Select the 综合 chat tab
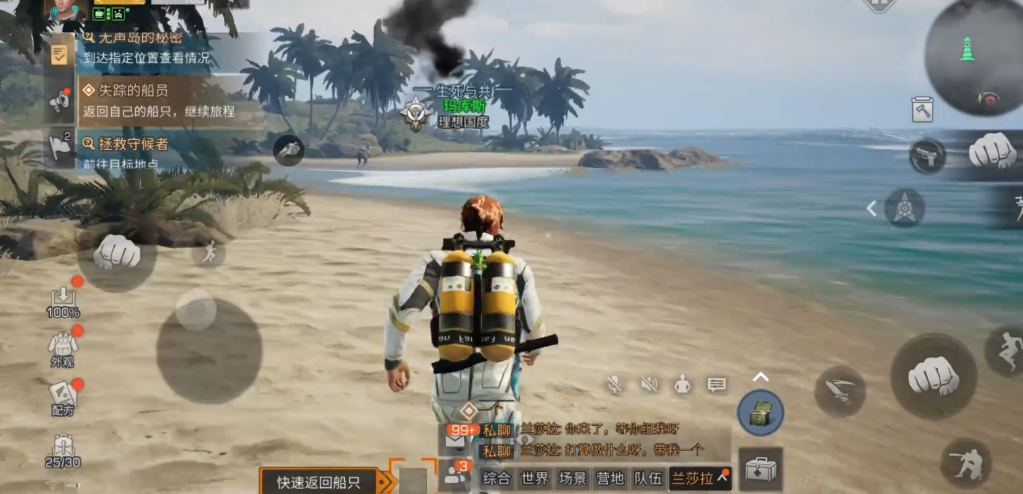1023x494 pixels. click(496, 478)
